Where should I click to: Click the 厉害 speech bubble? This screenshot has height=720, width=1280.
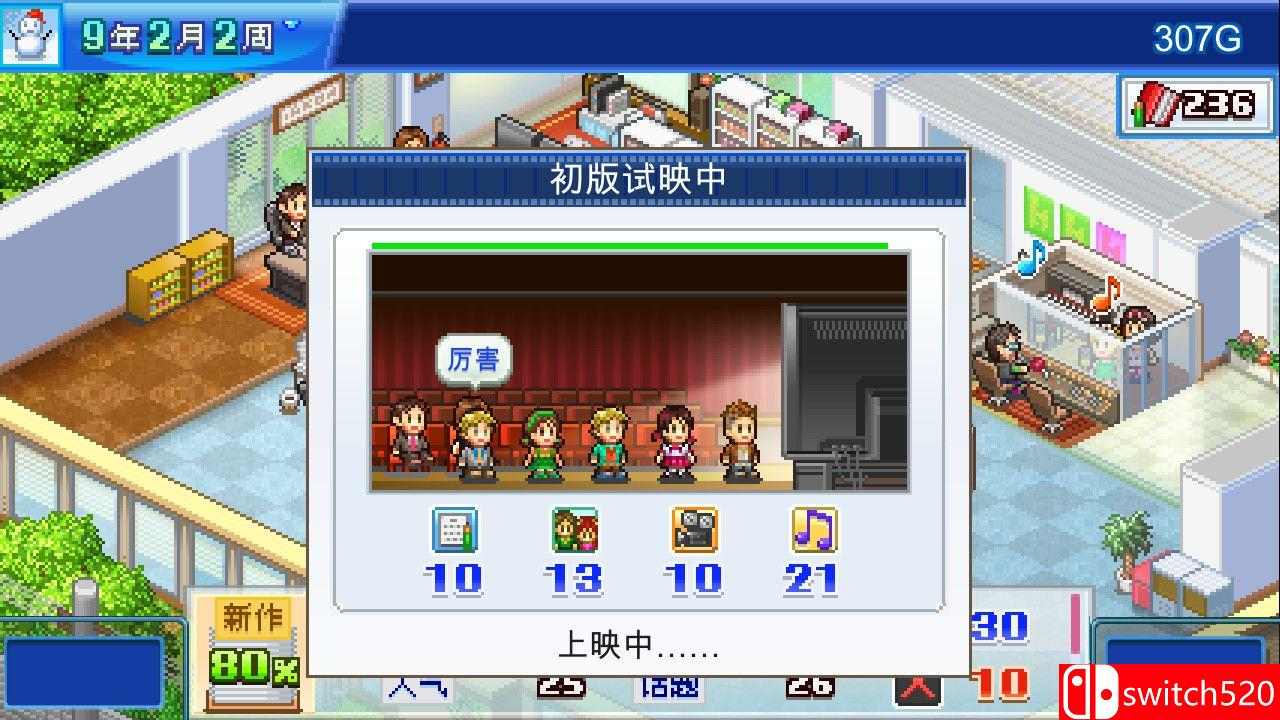[x=473, y=357]
